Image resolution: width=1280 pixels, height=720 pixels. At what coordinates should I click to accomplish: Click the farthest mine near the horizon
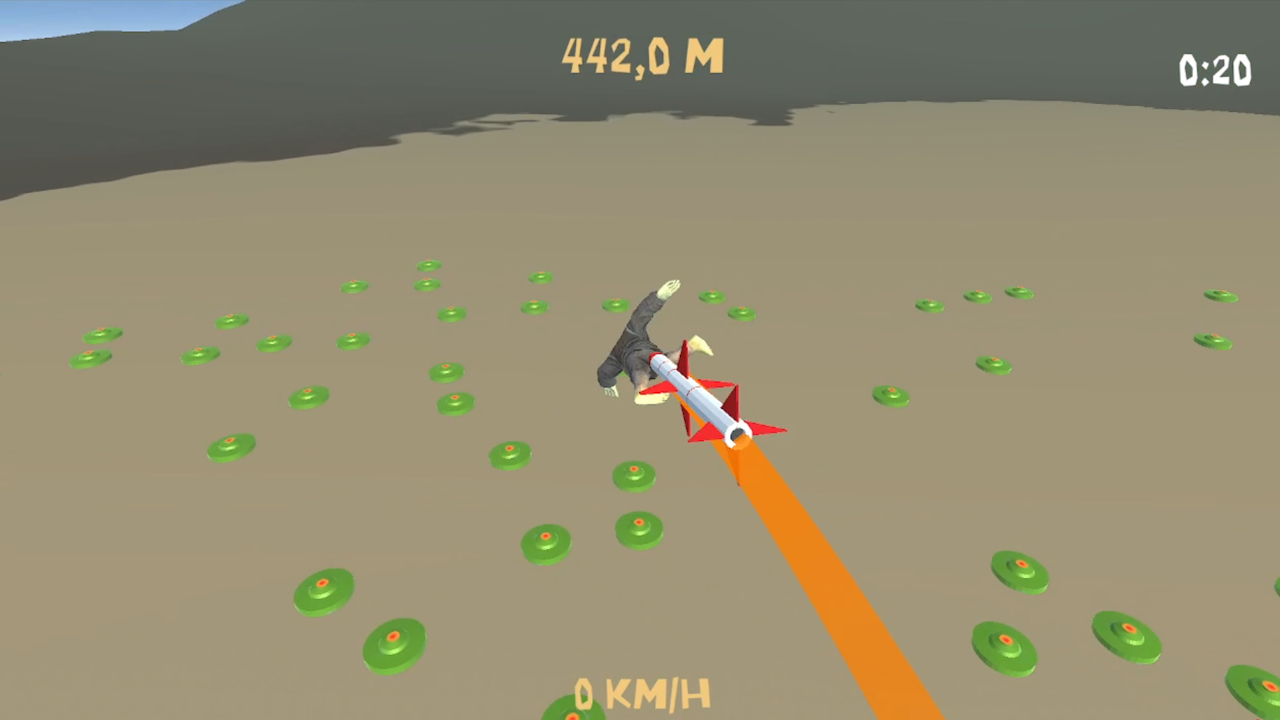coord(430,263)
